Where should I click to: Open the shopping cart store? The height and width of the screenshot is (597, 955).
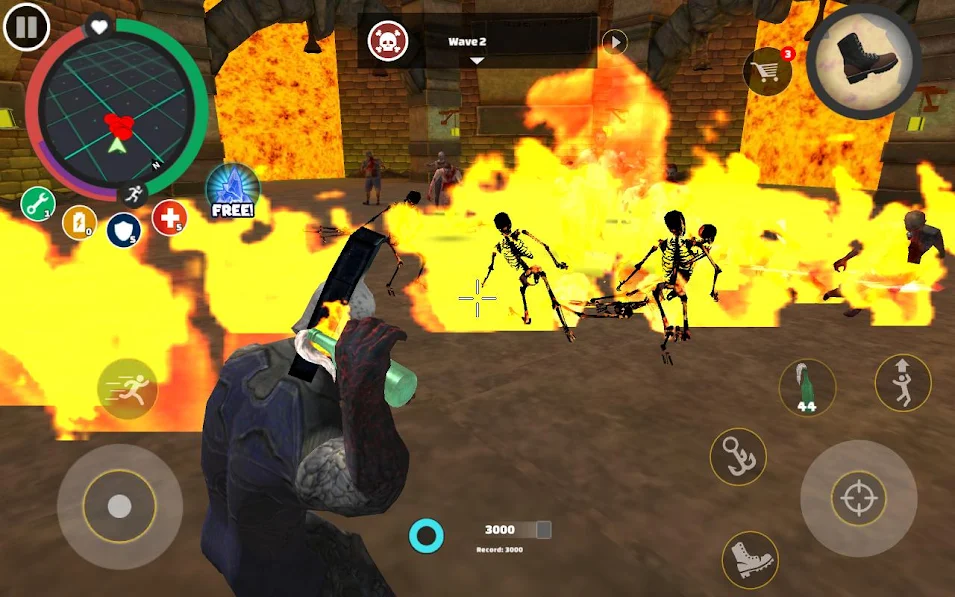click(767, 70)
